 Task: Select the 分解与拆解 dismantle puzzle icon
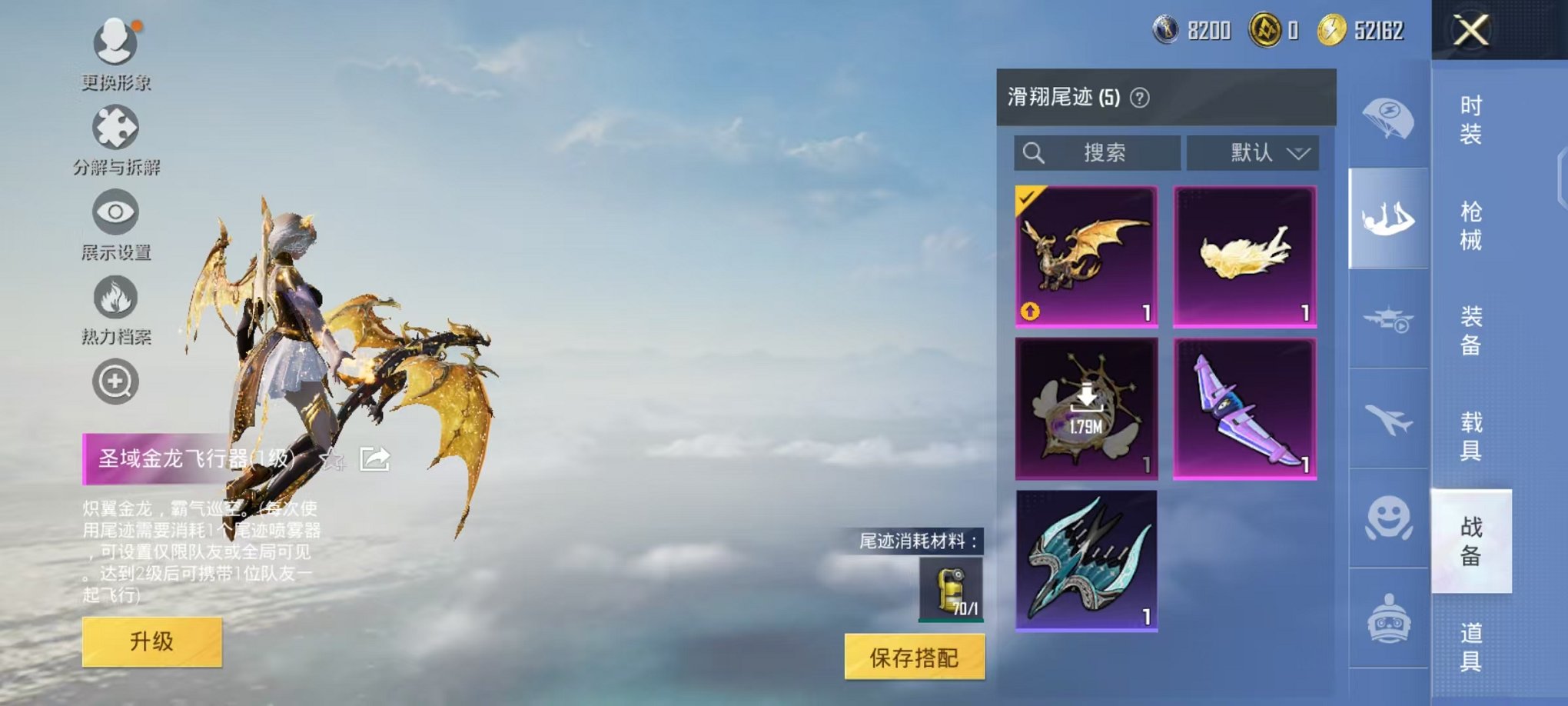pos(114,127)
